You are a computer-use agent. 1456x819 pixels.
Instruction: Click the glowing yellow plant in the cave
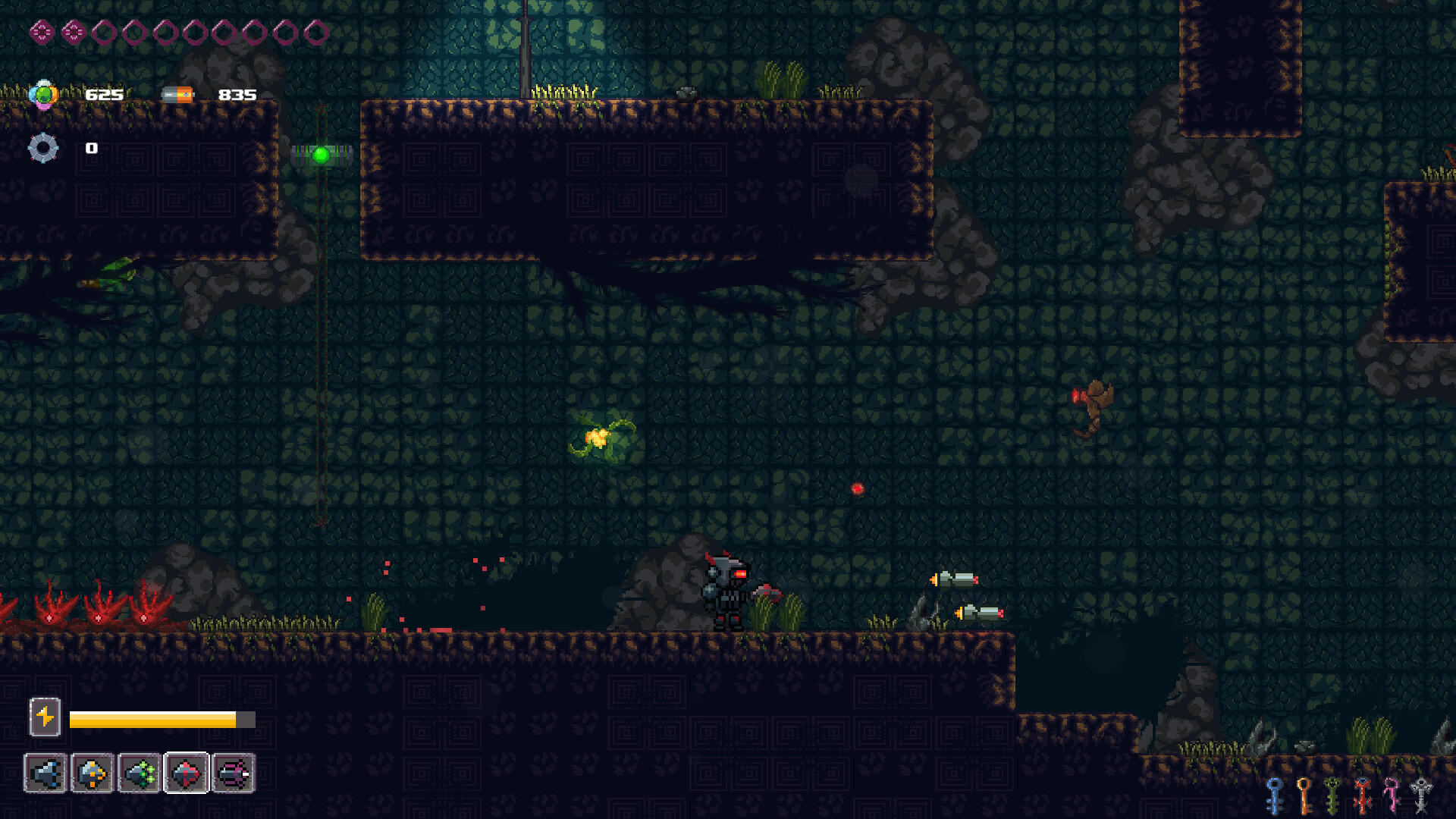pyautogui.click(x=599, y=438)
